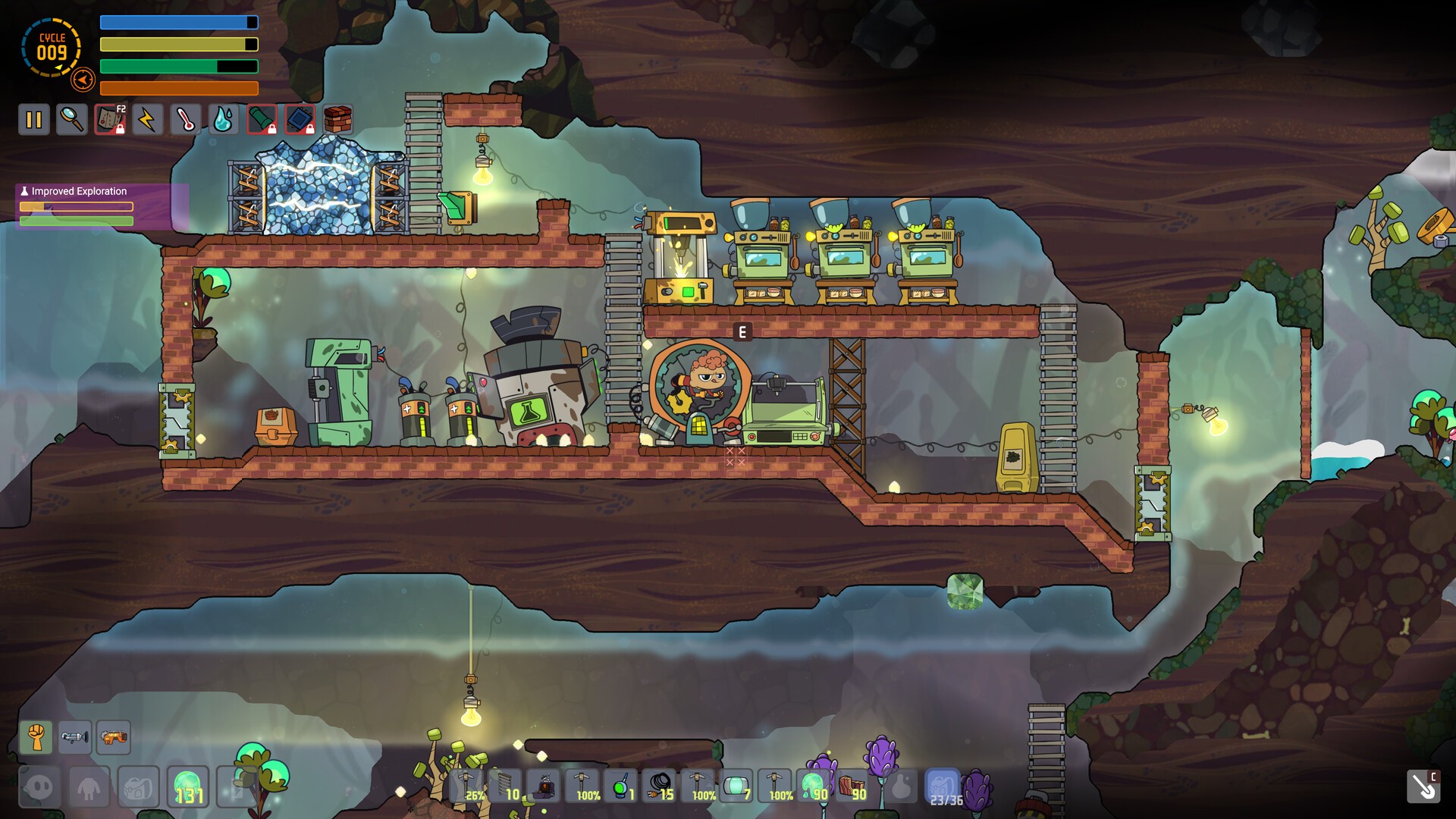This screenshot has width=1456, height=819.
Task: Equip the silver blaster gun
Action: (74, 737)
